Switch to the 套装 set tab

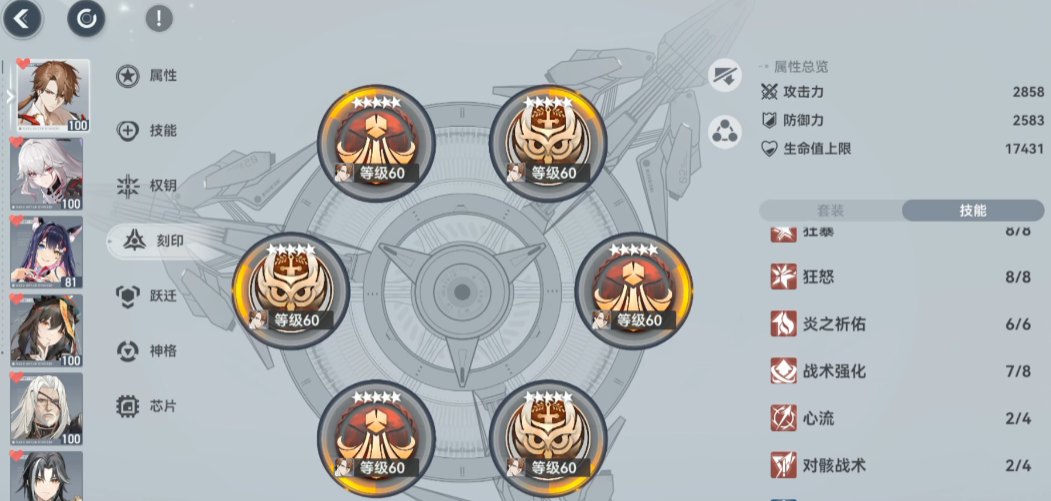click(x=831, y=211)
